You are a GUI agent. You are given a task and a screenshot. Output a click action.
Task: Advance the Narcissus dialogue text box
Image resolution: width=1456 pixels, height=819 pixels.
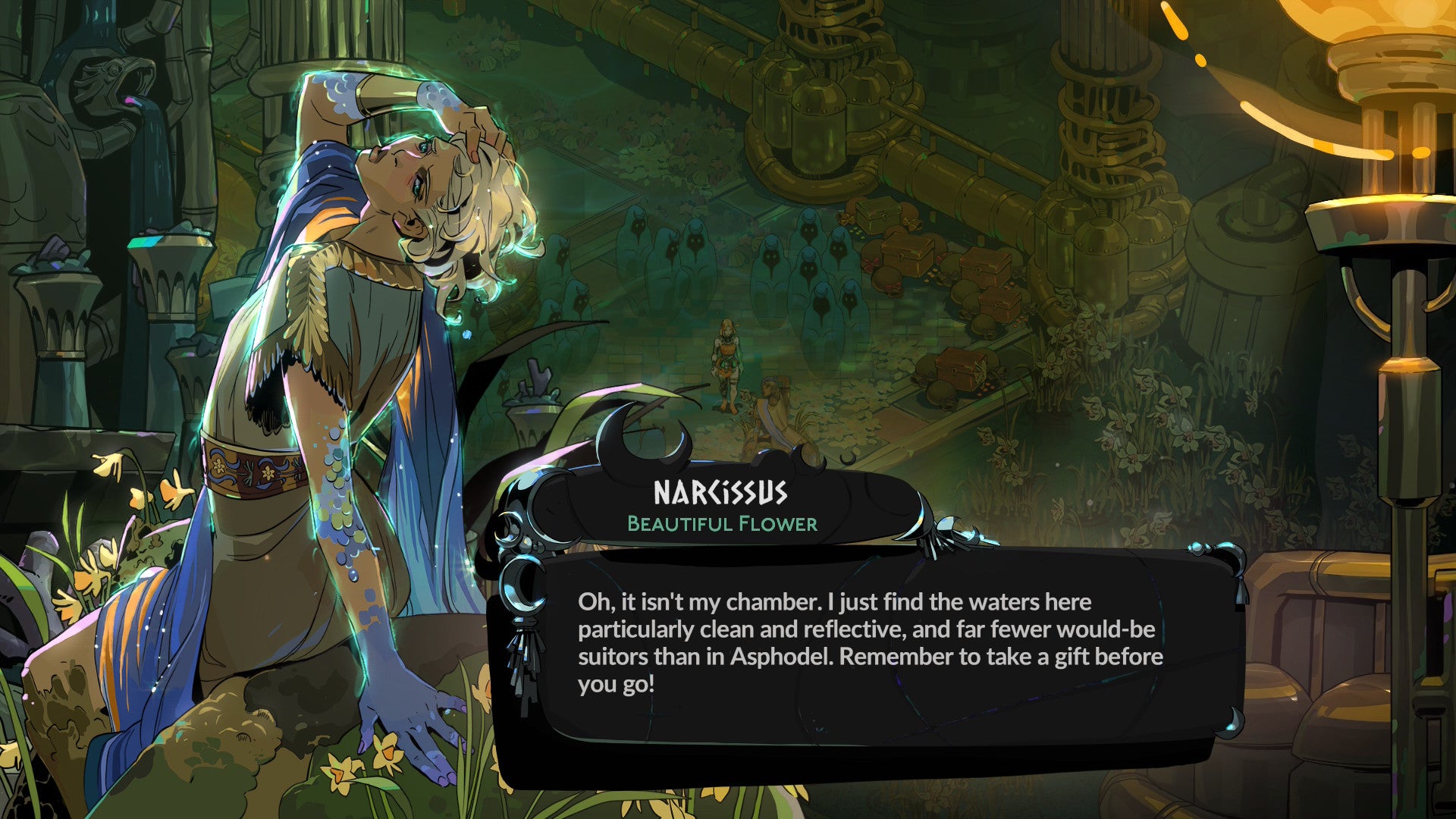coord(869,643)
